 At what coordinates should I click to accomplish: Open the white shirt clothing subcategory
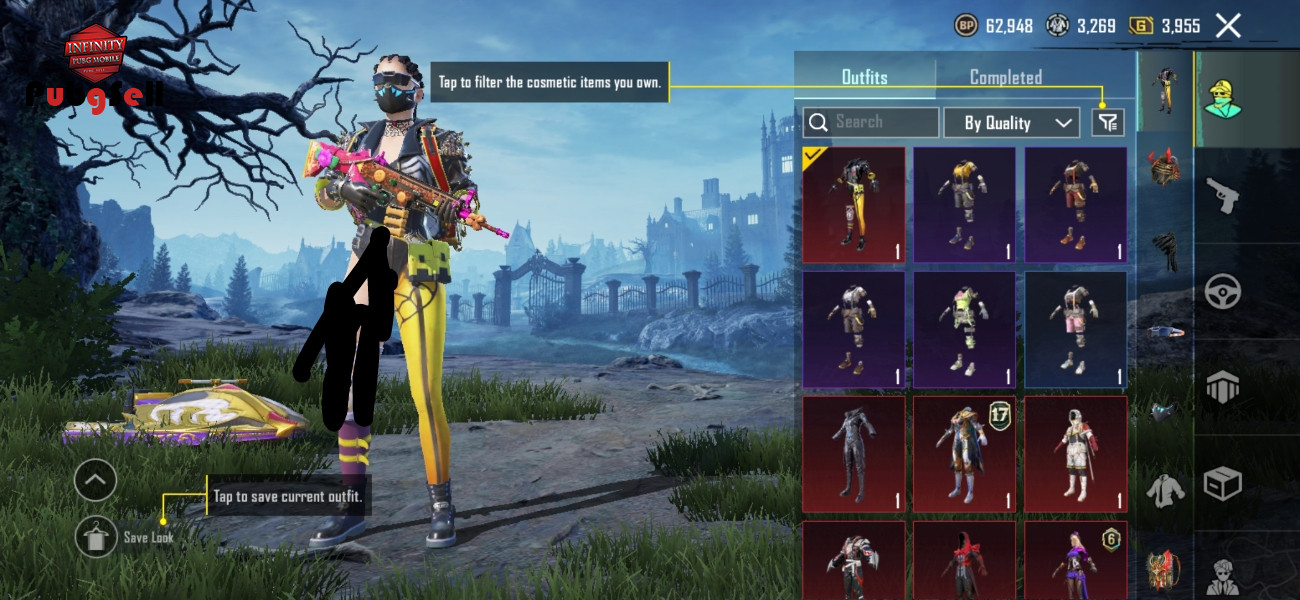tap(1165, 490)
